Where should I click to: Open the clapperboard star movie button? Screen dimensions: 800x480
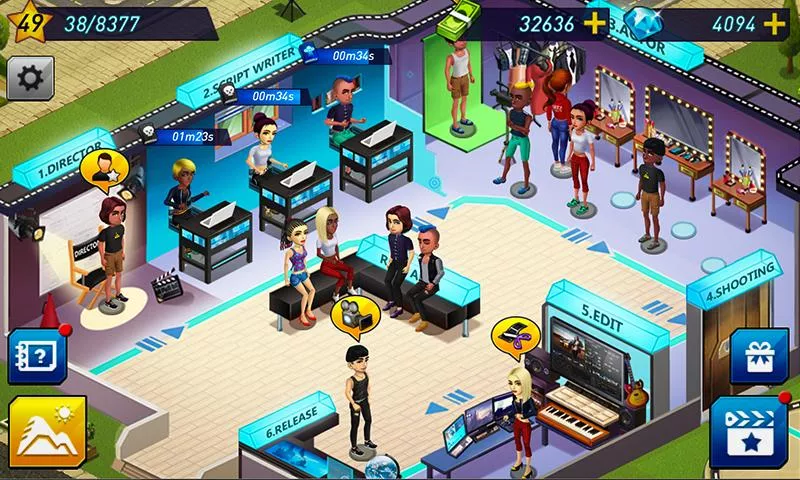pos(749,430)
